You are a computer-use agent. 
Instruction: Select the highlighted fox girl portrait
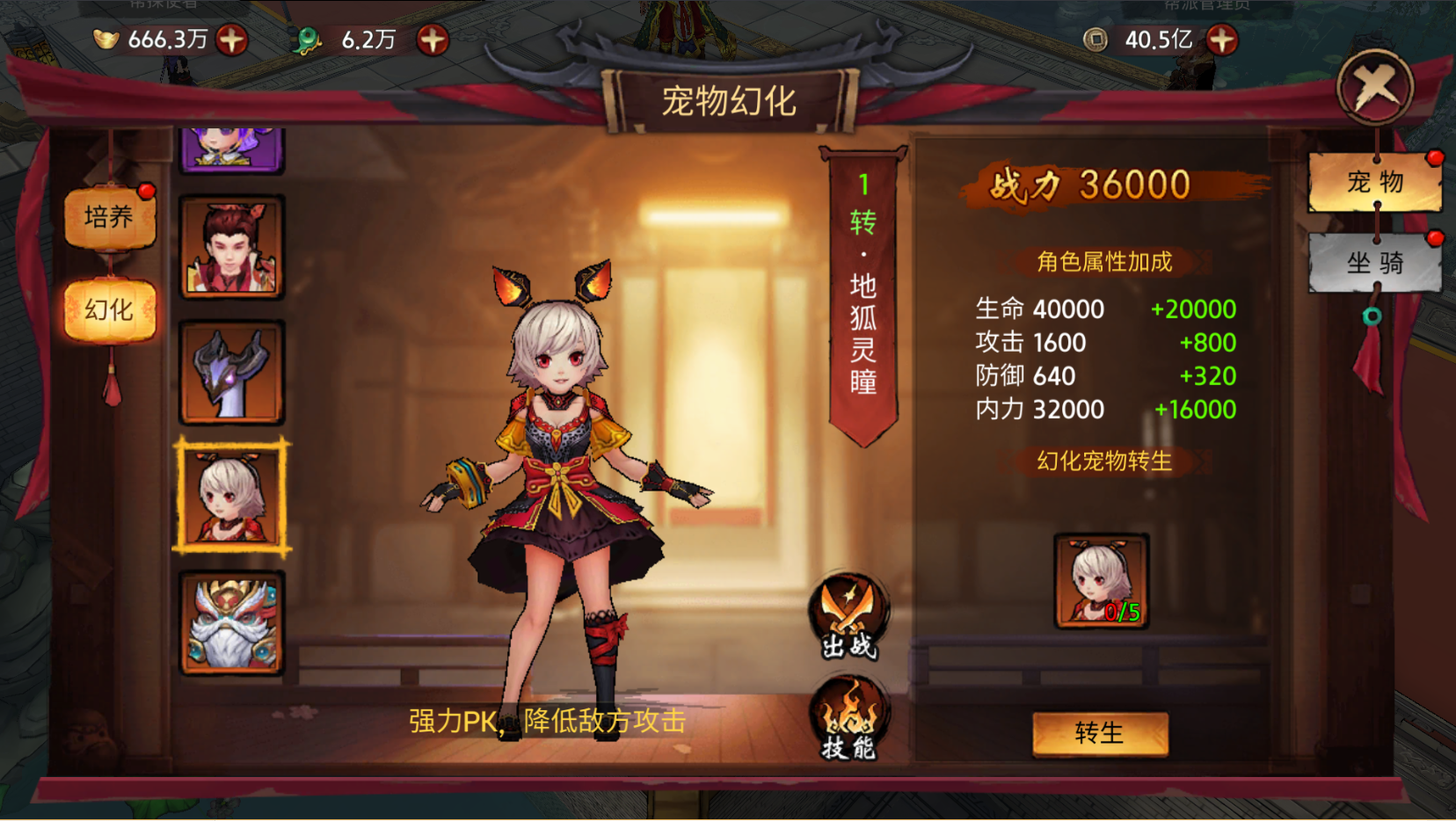232,497
